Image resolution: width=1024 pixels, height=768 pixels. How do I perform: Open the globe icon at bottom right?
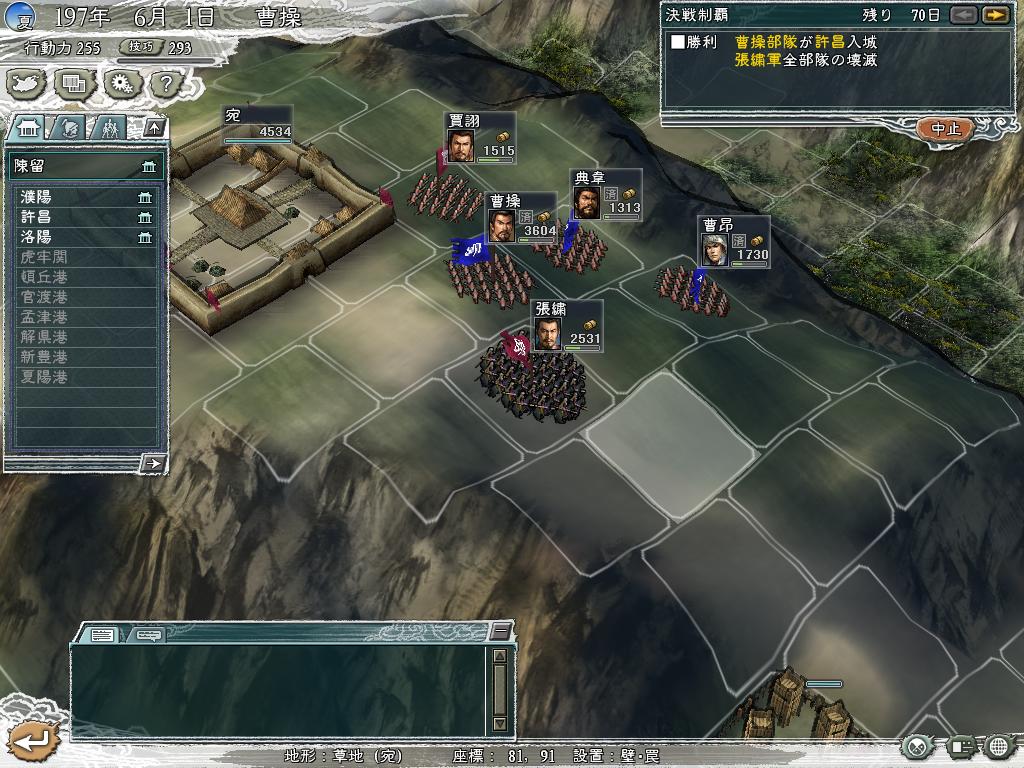click(x=999, y=746)
